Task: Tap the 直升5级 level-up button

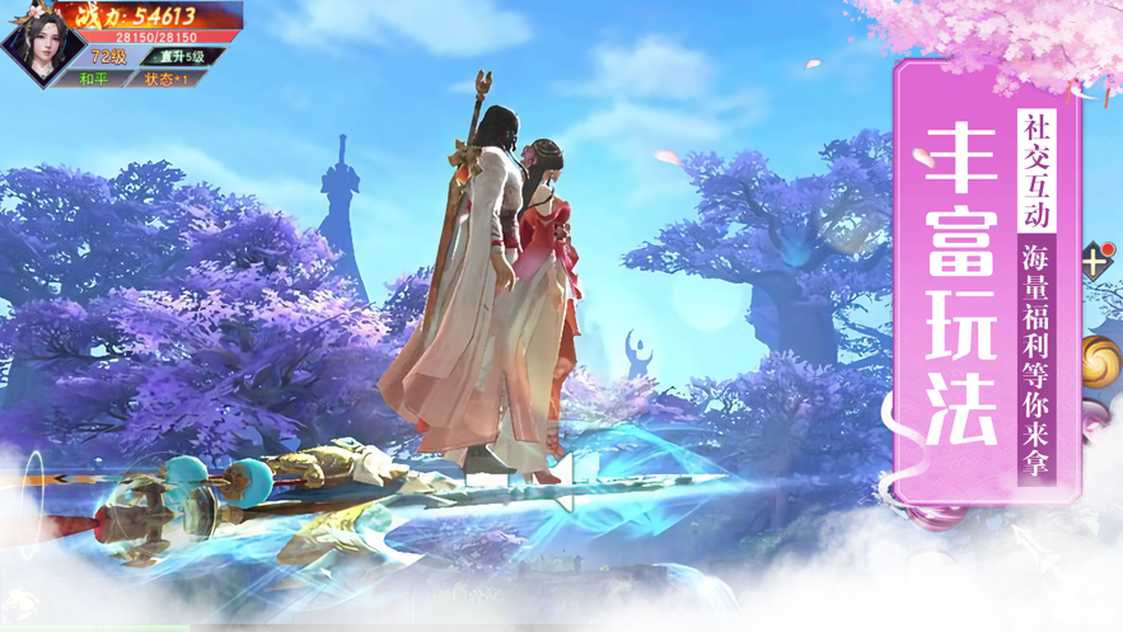Action: click(181, 57)
